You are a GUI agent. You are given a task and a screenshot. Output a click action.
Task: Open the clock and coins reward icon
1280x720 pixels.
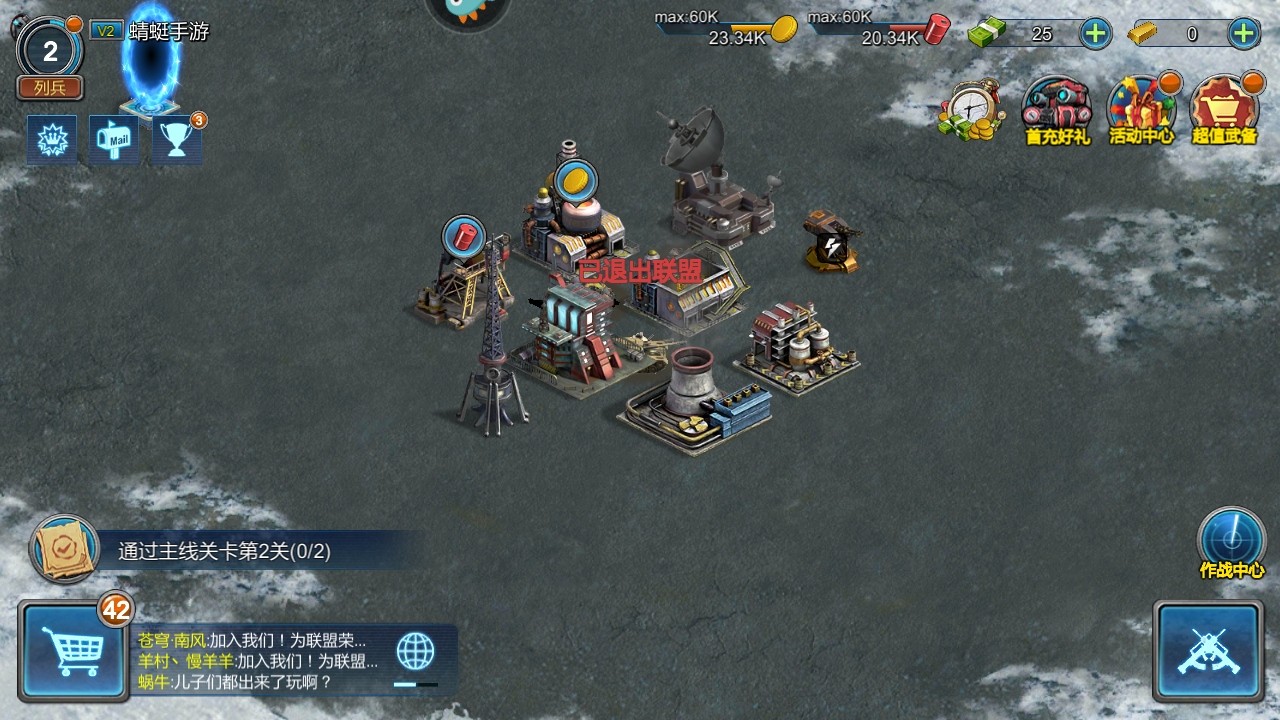click(x=971, y=110)
